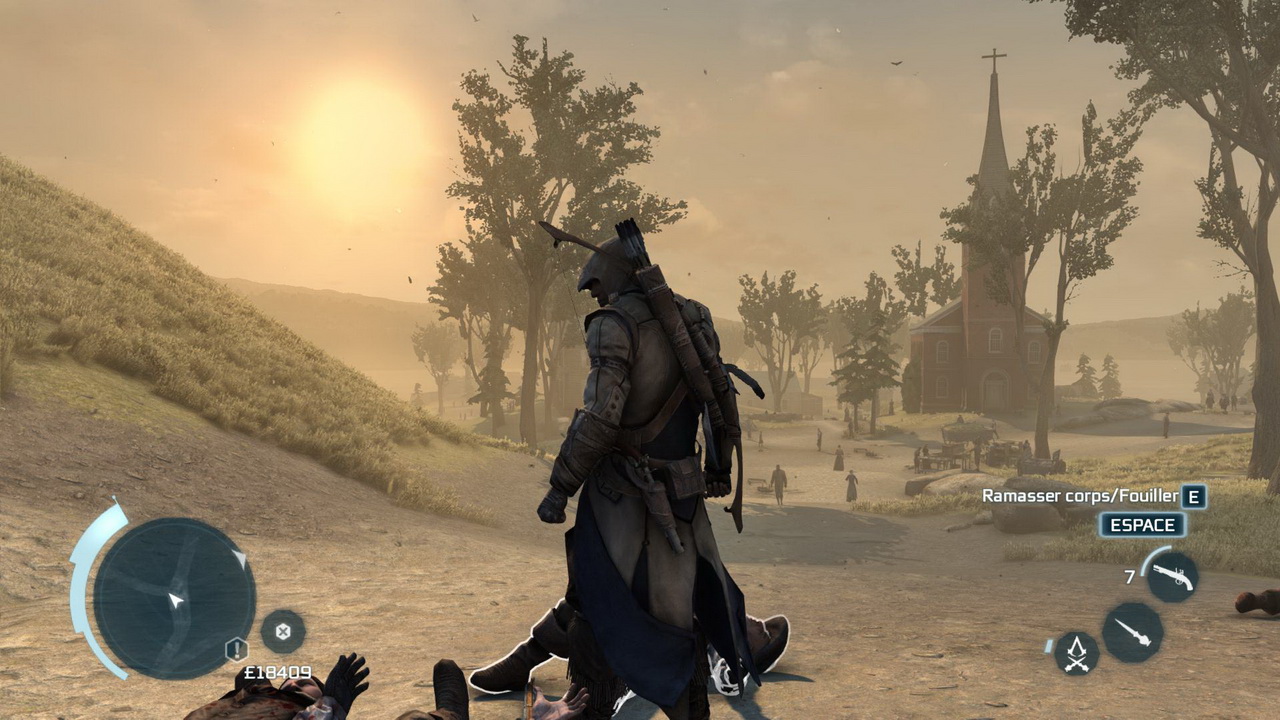The image size is (1280, 720).
Task: Click the circular minimap
Action: (x=174, y=598)
